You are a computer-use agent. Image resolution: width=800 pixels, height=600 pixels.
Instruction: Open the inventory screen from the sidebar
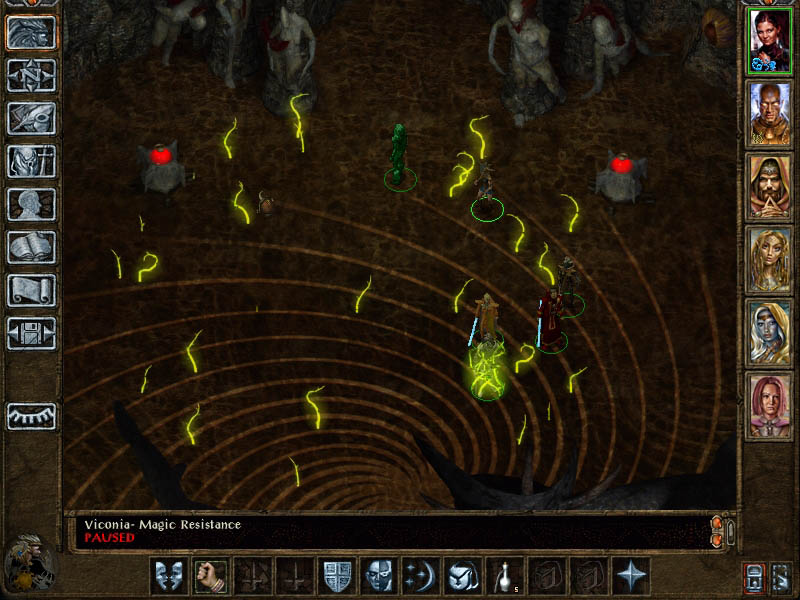tap(31, 161)
